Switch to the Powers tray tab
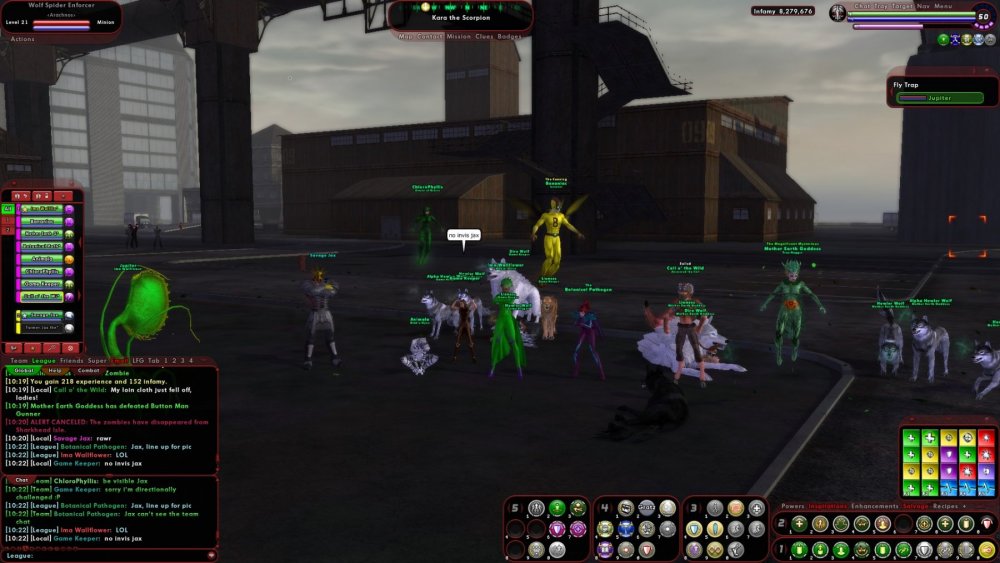The image size is (1000, 563). tap(792, 506)
